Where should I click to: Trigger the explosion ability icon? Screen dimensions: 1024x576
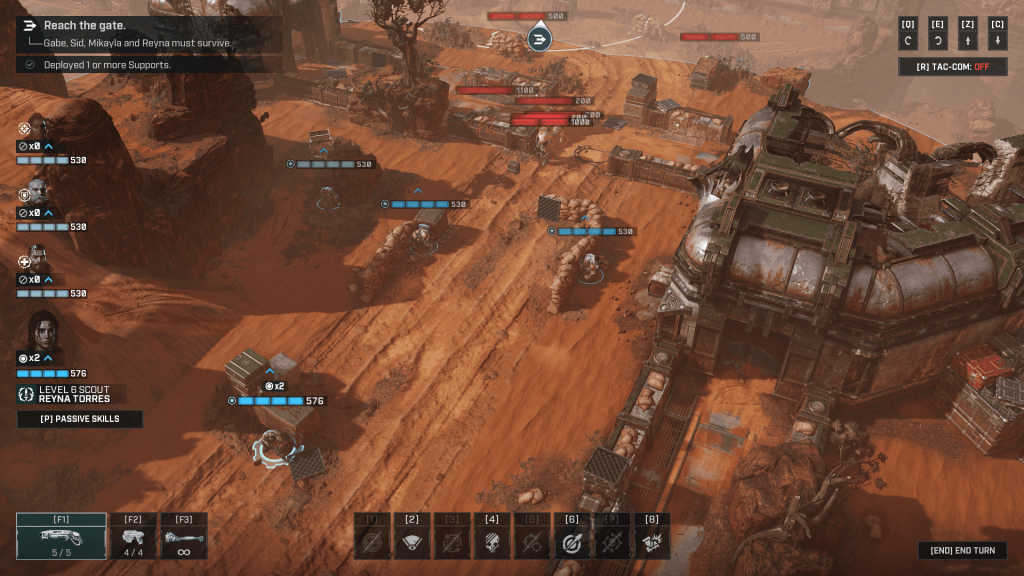tap(652, 541)
